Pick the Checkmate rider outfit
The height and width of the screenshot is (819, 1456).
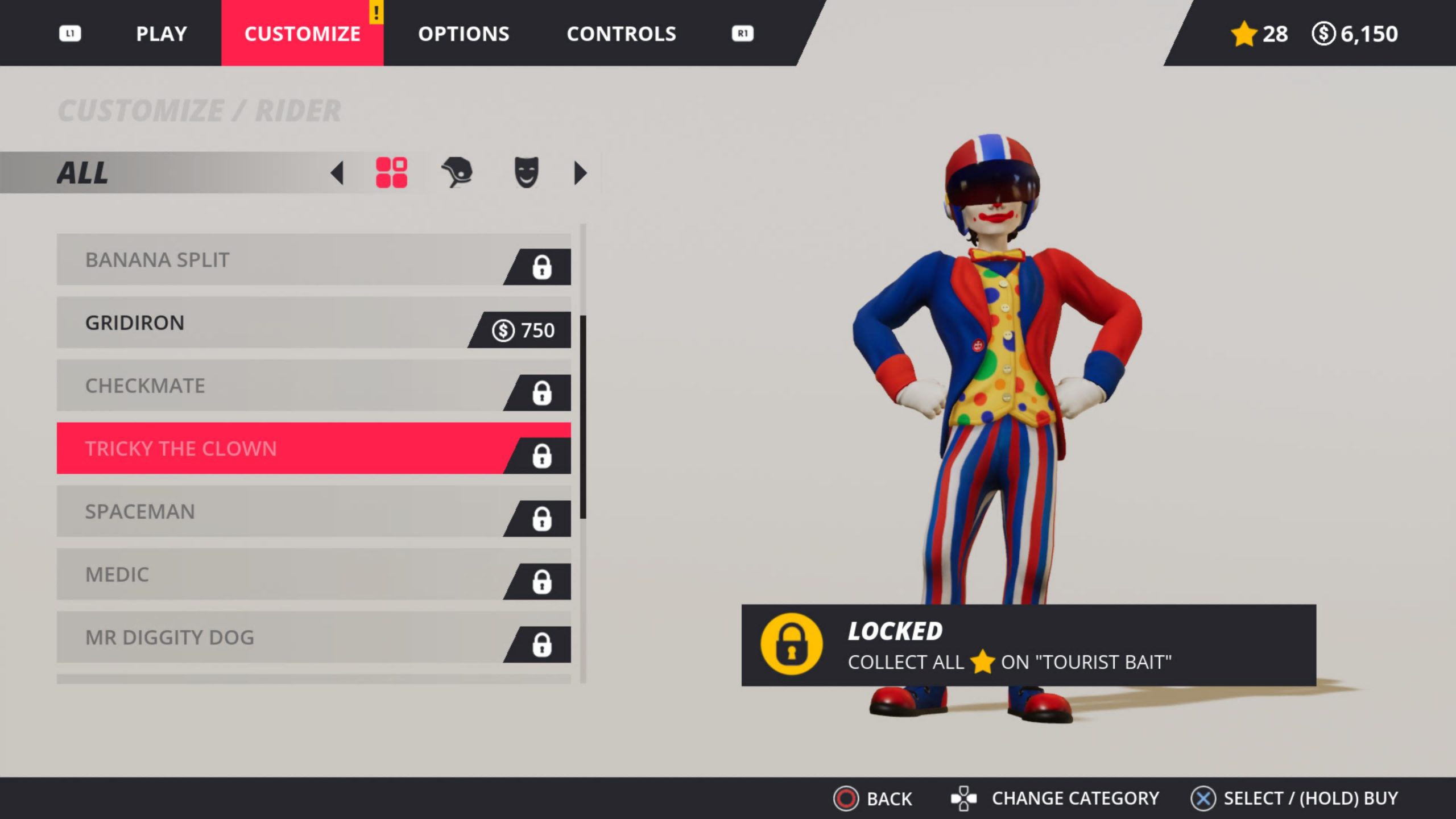[x=313, y=386]
